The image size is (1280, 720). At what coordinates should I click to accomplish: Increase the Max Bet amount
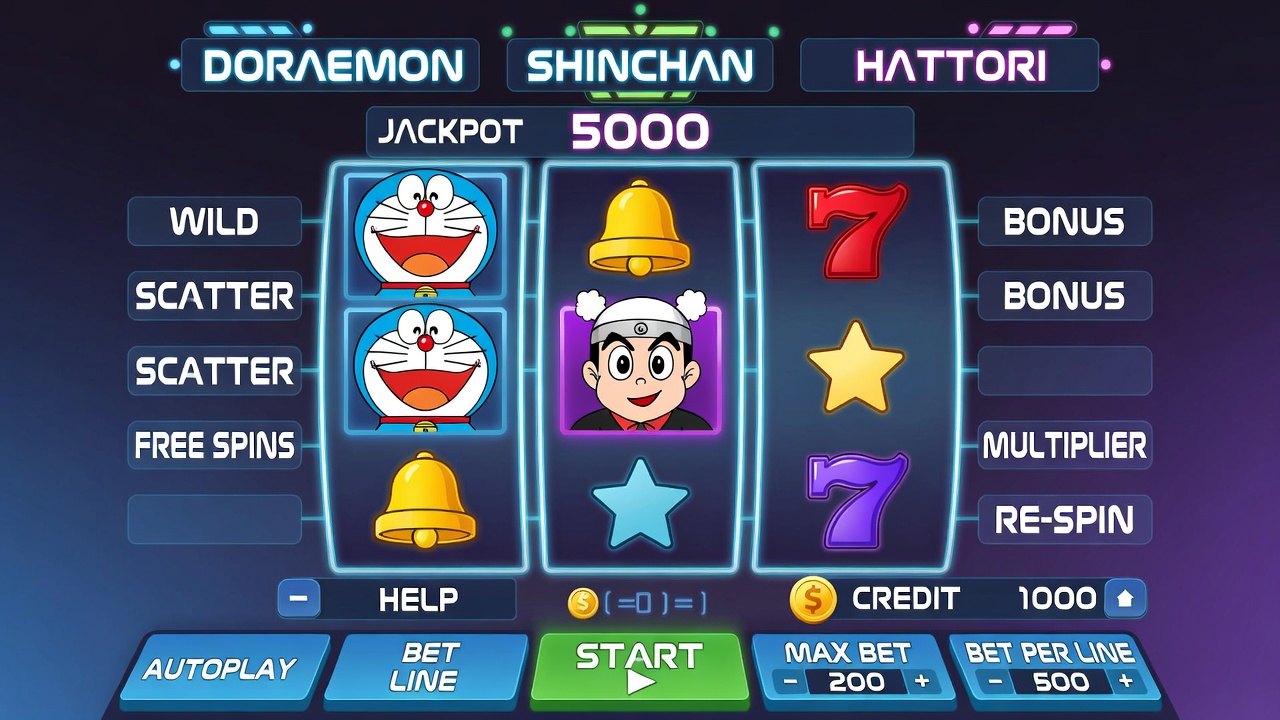[x=921, y=682]
